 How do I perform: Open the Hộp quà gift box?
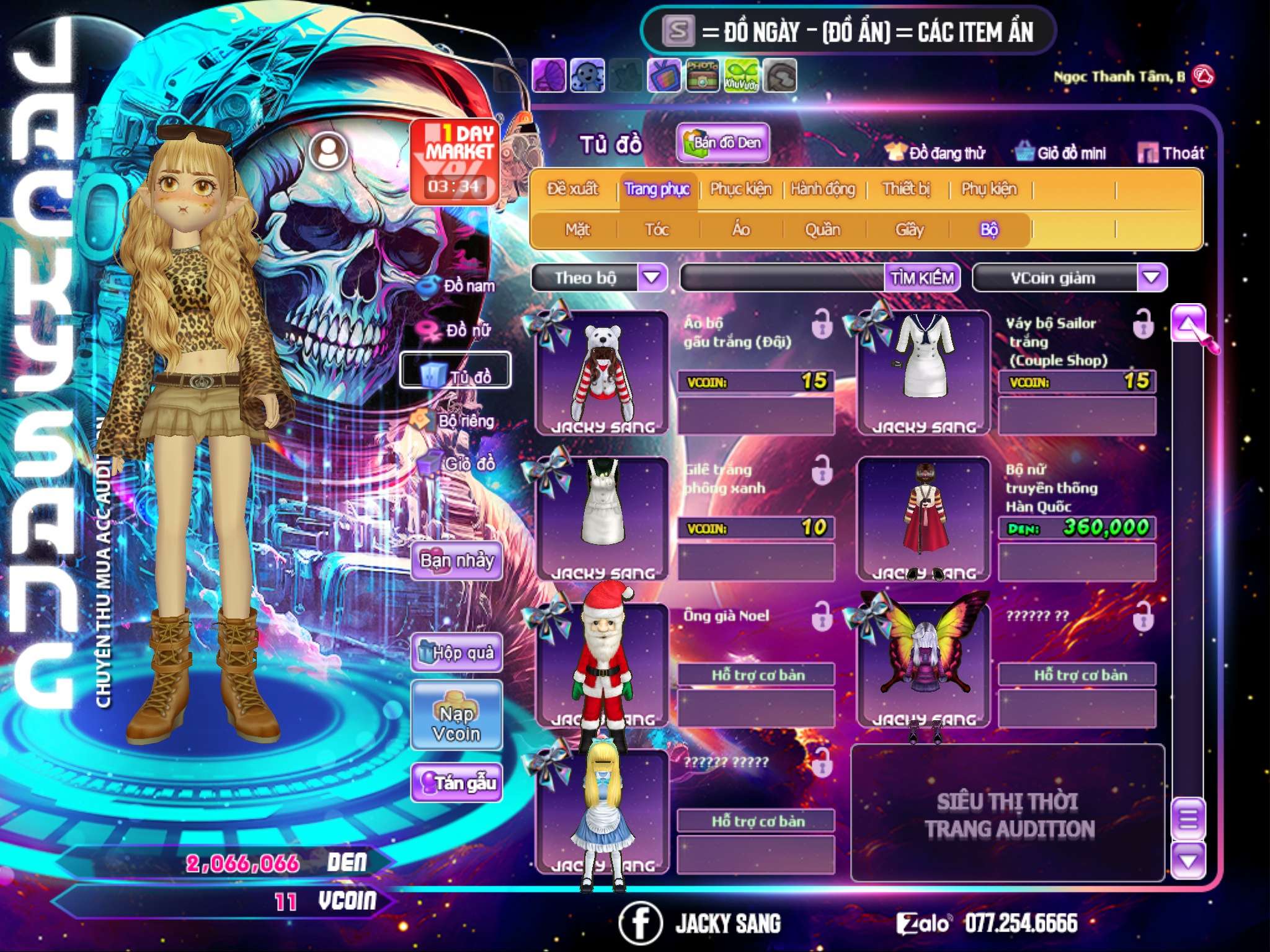[456, 652]
